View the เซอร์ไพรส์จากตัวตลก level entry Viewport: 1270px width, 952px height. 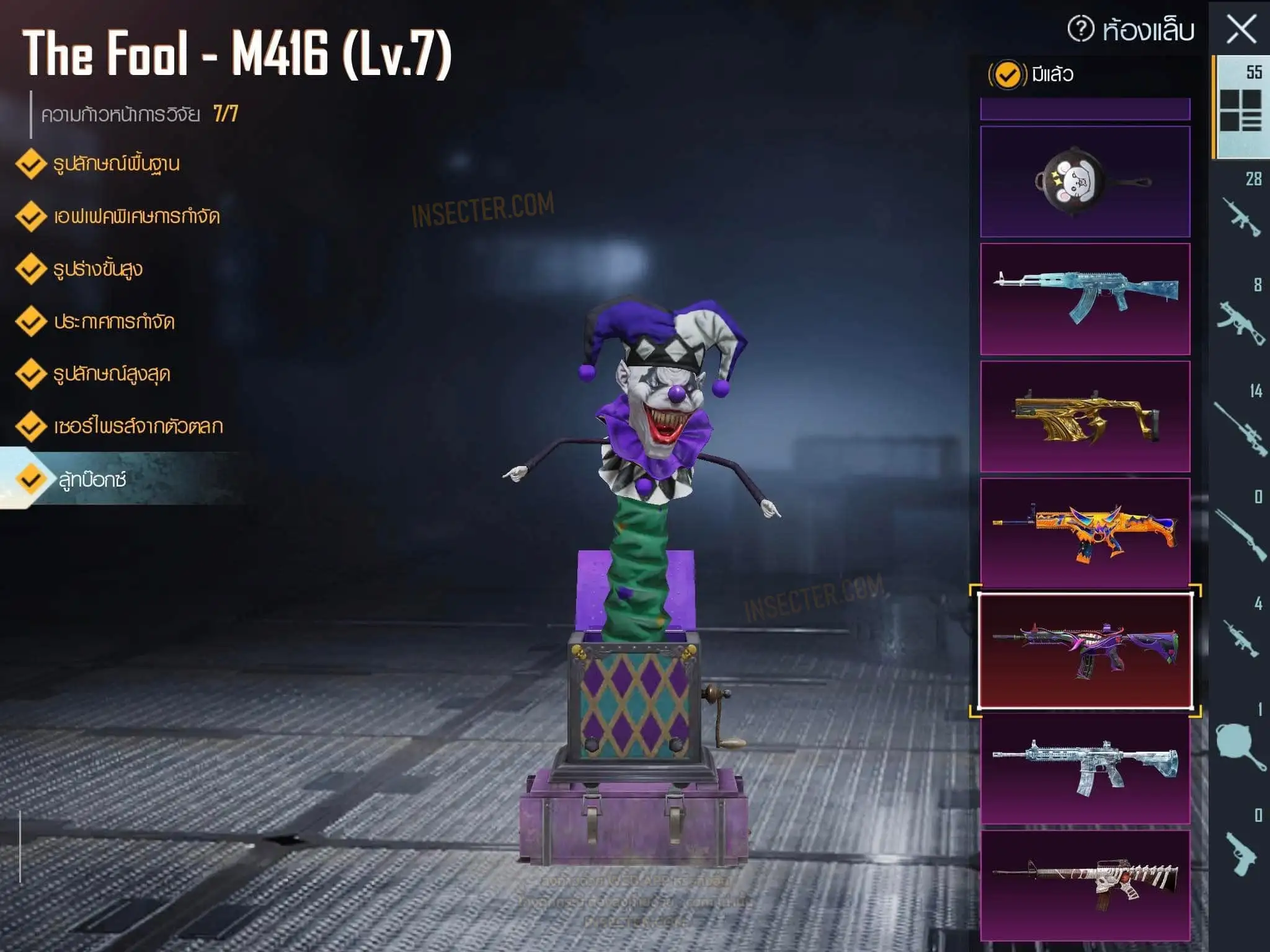138,426
